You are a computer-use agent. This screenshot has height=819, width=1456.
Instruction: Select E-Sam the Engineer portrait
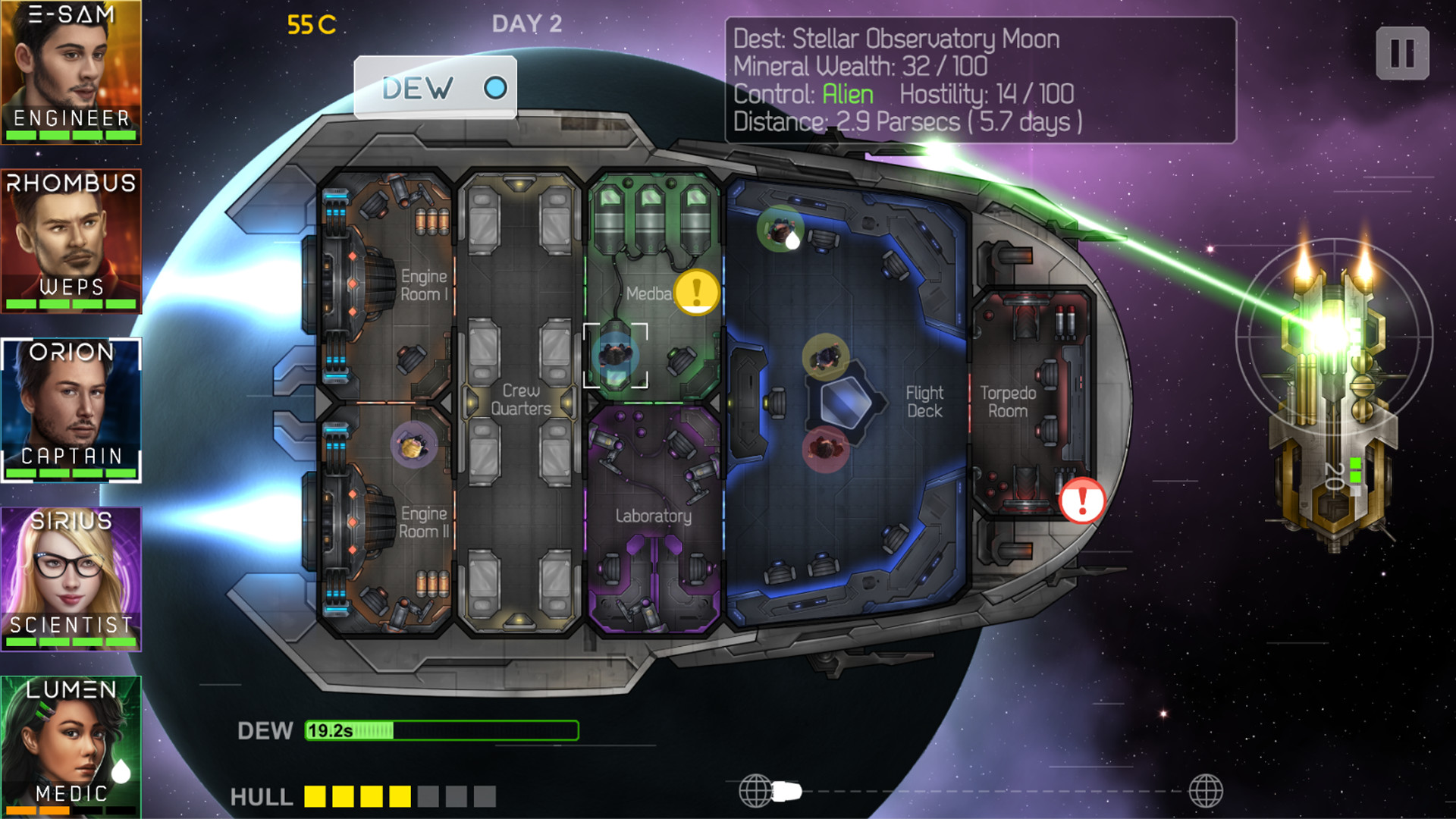[71, 72]
